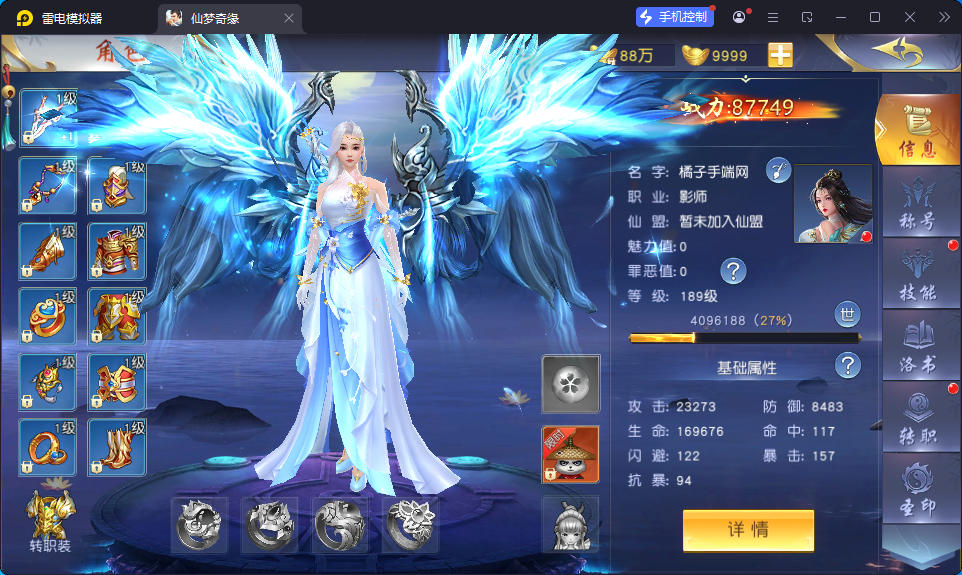This screenshot has height=575, width=962.
Task: Open the 详情 details button
Action: tap(748, 530)
